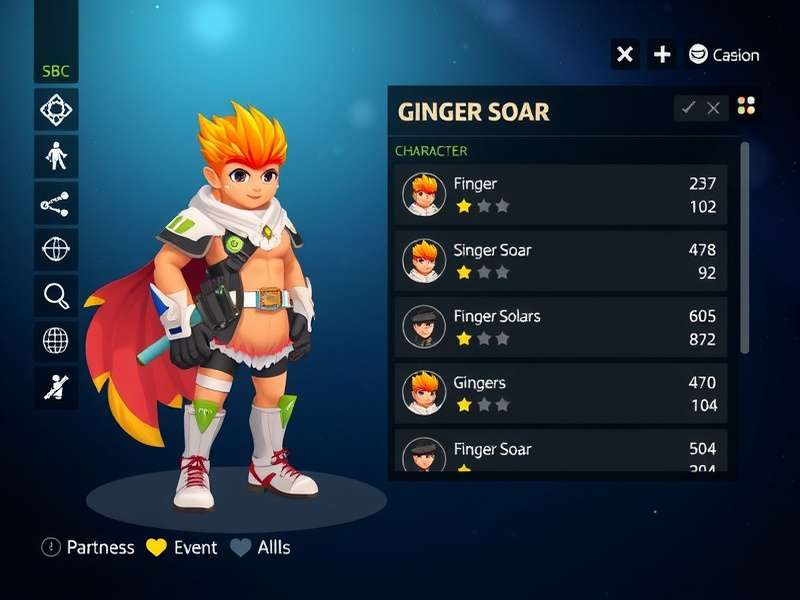Image resolution: width=800 pixels, height=600 pixels.
Task: Pick the Gingers character row
Action: tap(560, 392)
